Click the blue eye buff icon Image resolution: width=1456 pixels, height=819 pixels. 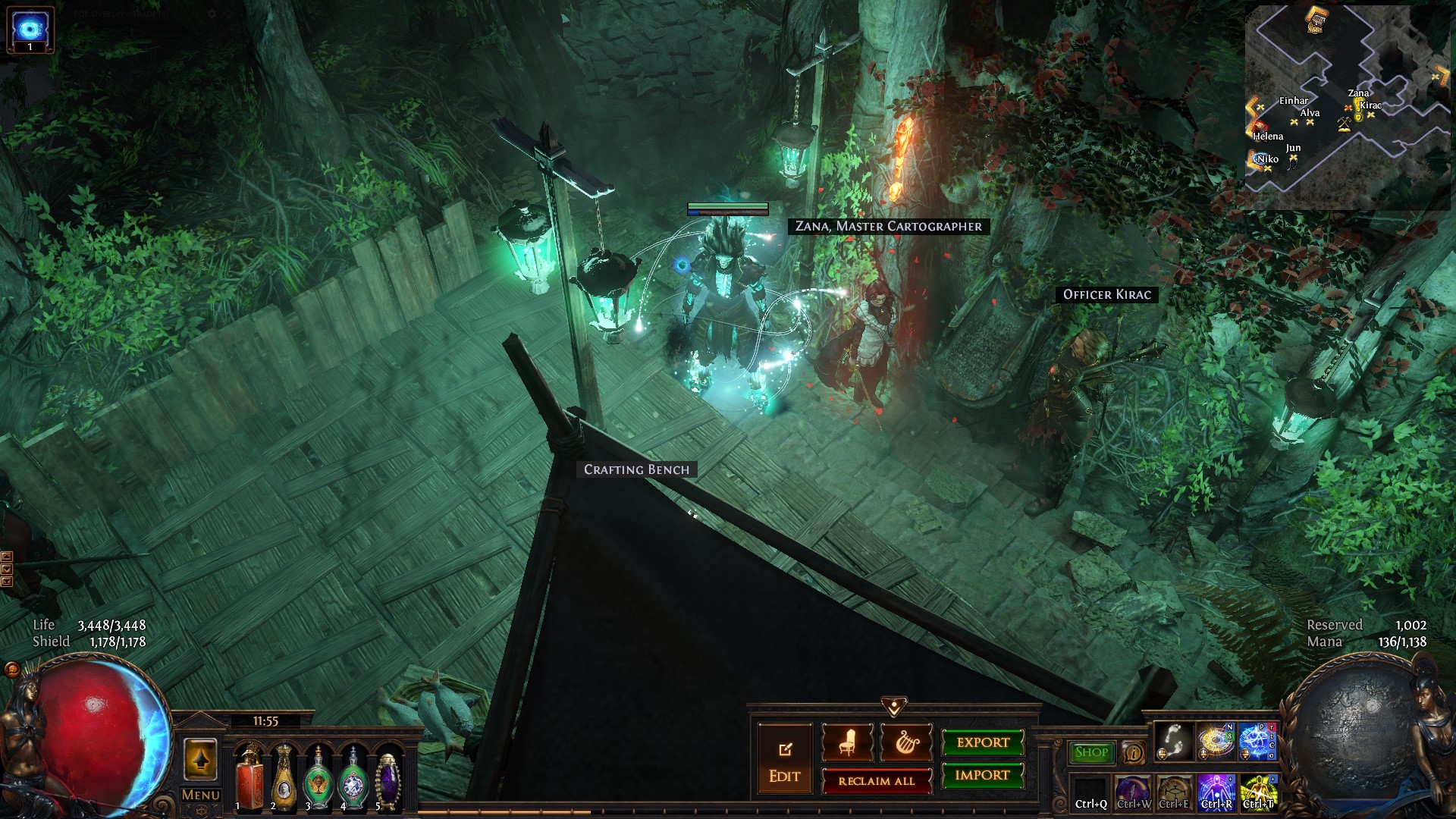coord(30,29)
